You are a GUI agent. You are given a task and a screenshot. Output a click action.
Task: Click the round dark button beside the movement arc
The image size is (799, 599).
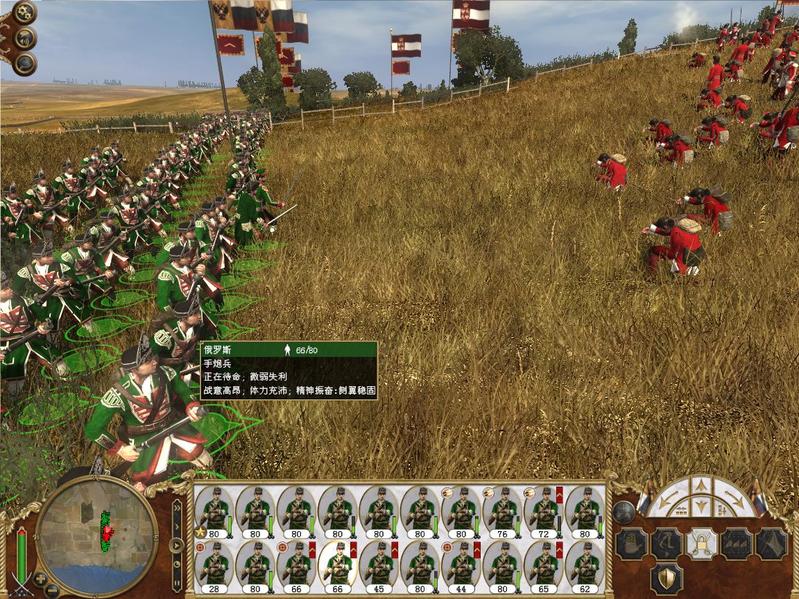click(624, 512)
